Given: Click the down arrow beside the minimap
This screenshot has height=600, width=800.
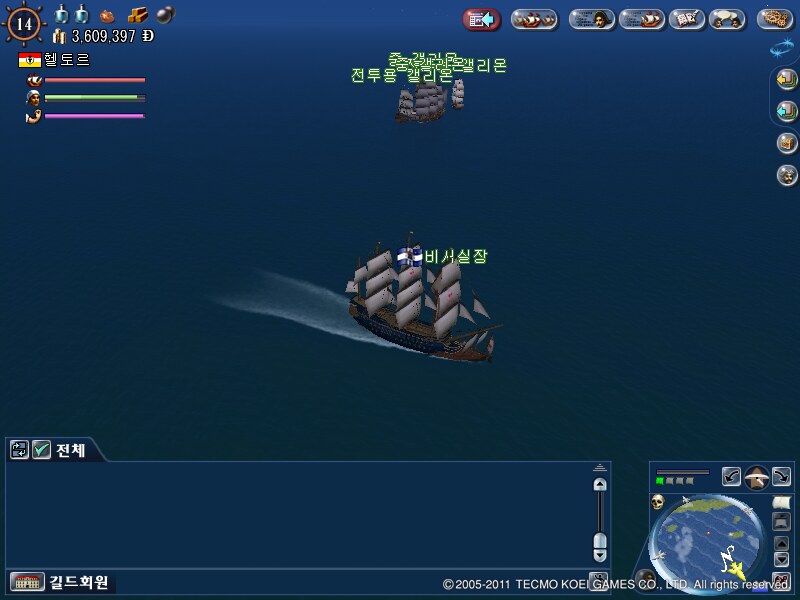Looking at the screenshot, I should pyautogui.click(x=781, y=559).
